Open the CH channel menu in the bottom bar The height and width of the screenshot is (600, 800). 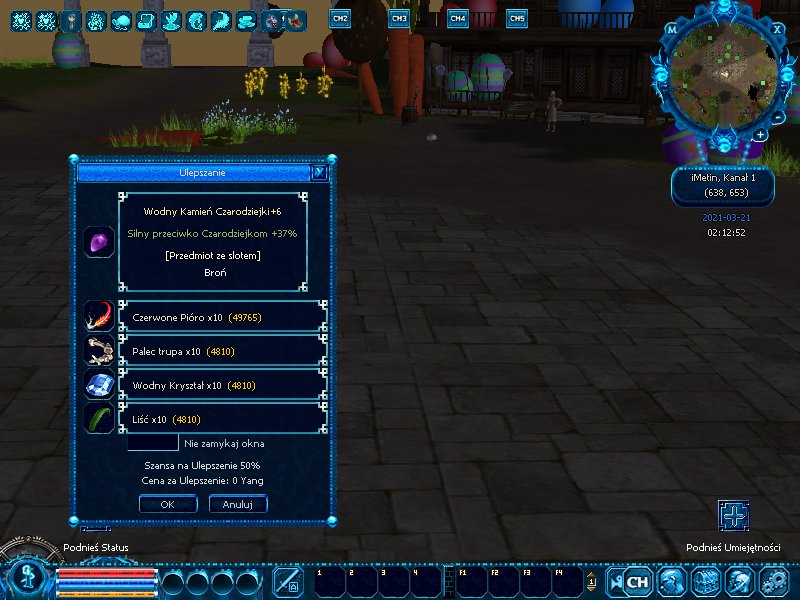click(637, 581)
